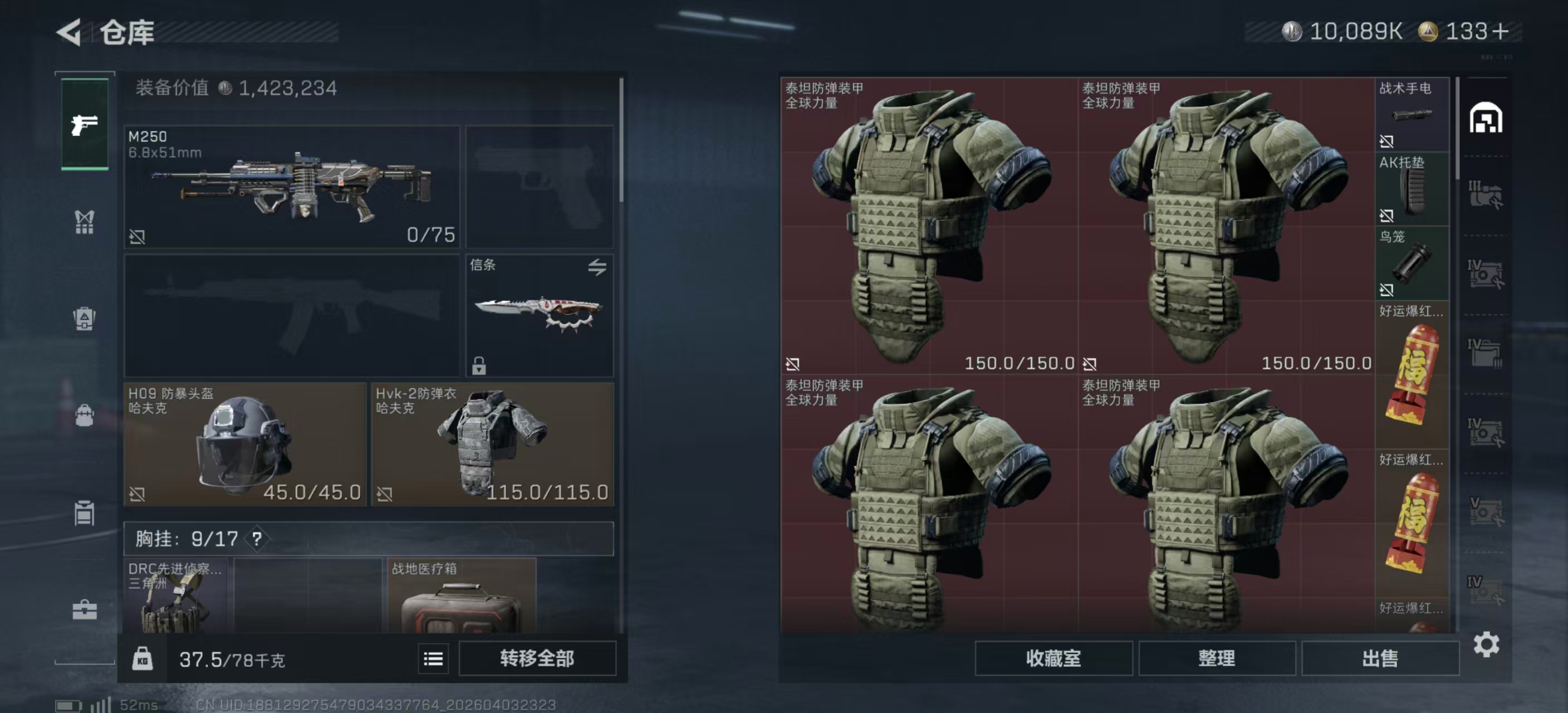The width and height of the screenshot is (1568, 713).
Task: Add currency with the plus button
Action: point(1501,32)
